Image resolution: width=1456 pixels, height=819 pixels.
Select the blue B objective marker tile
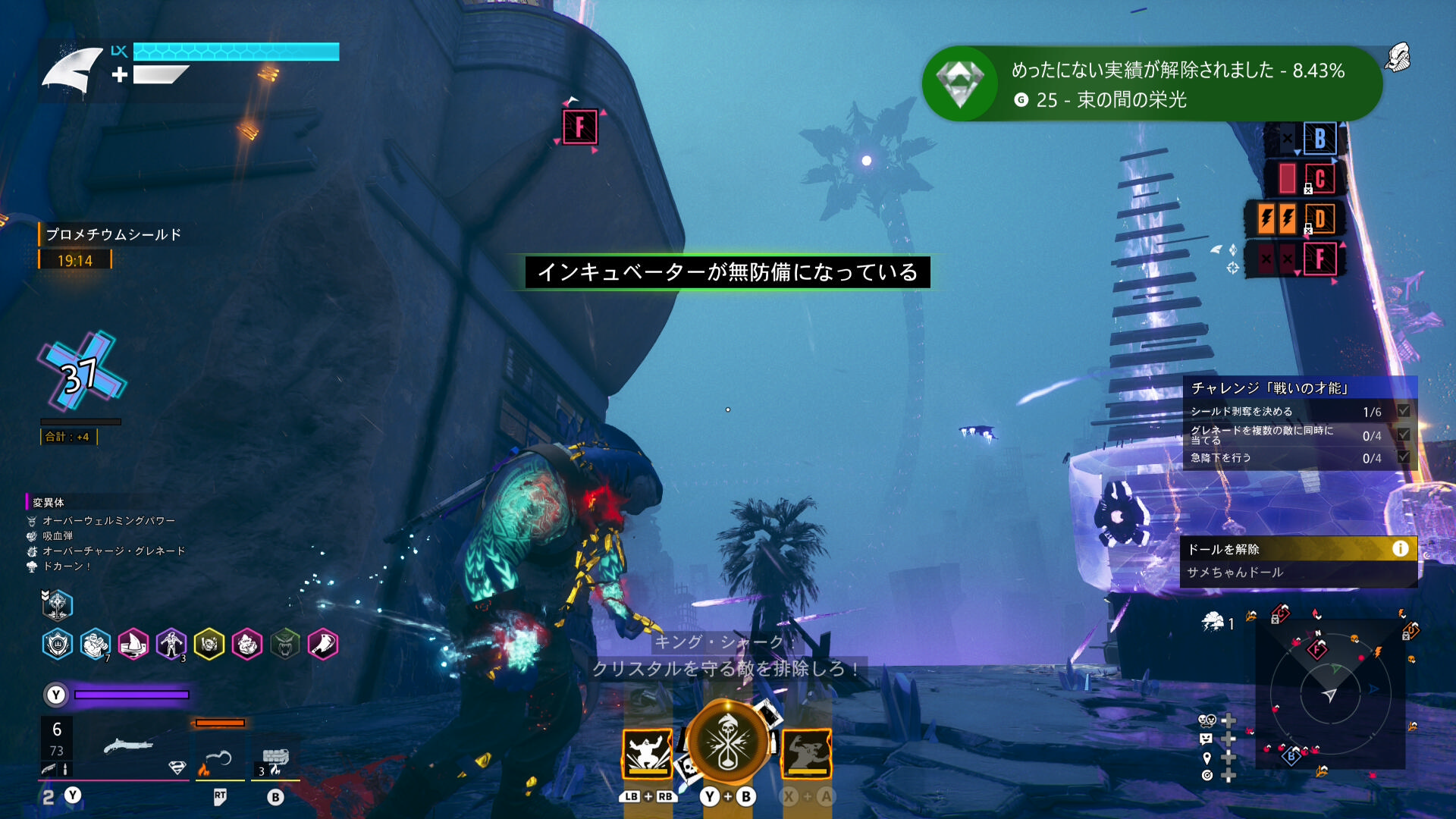[1319, 139]
